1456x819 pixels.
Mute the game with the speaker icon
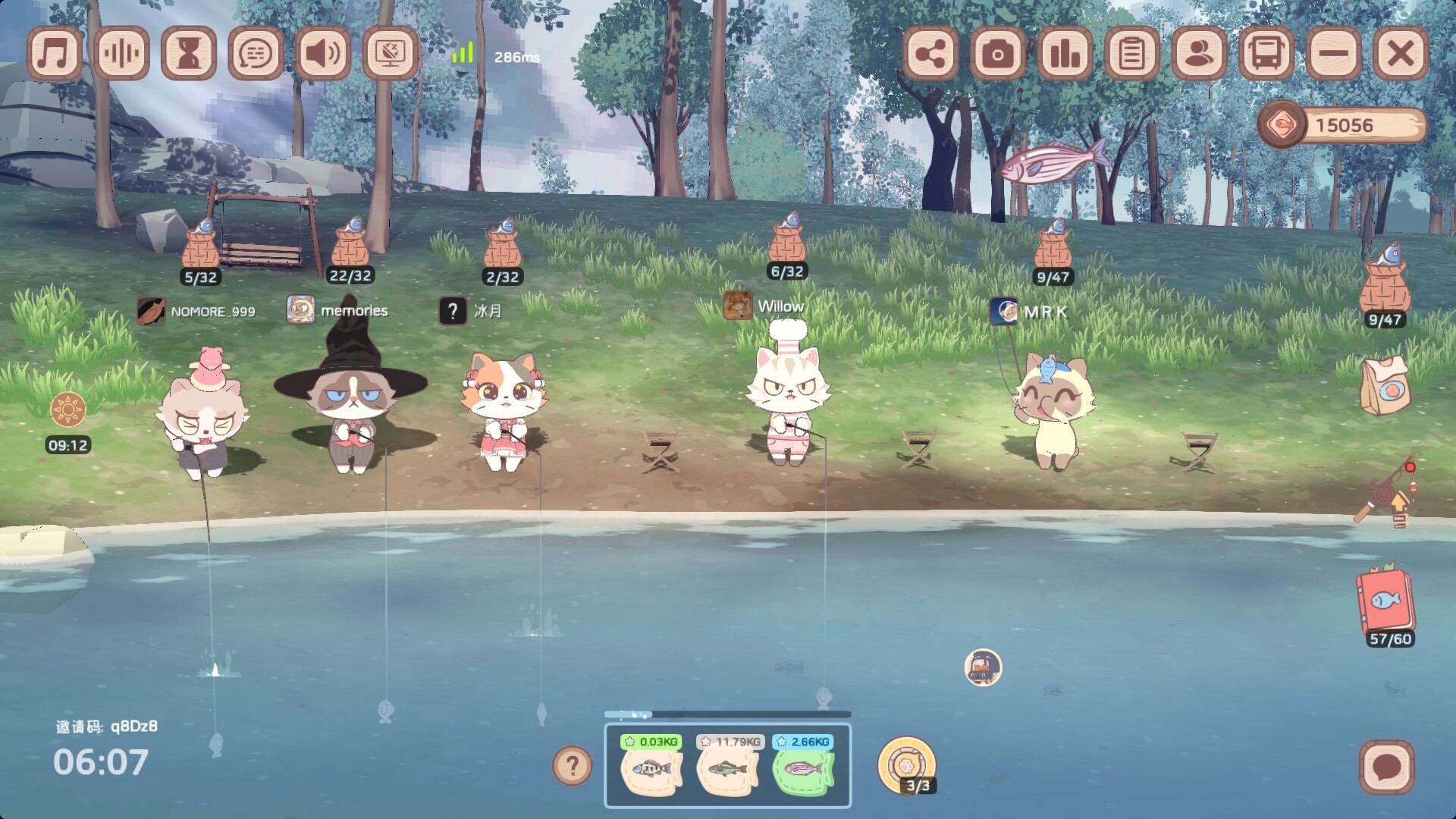[323, 53]
